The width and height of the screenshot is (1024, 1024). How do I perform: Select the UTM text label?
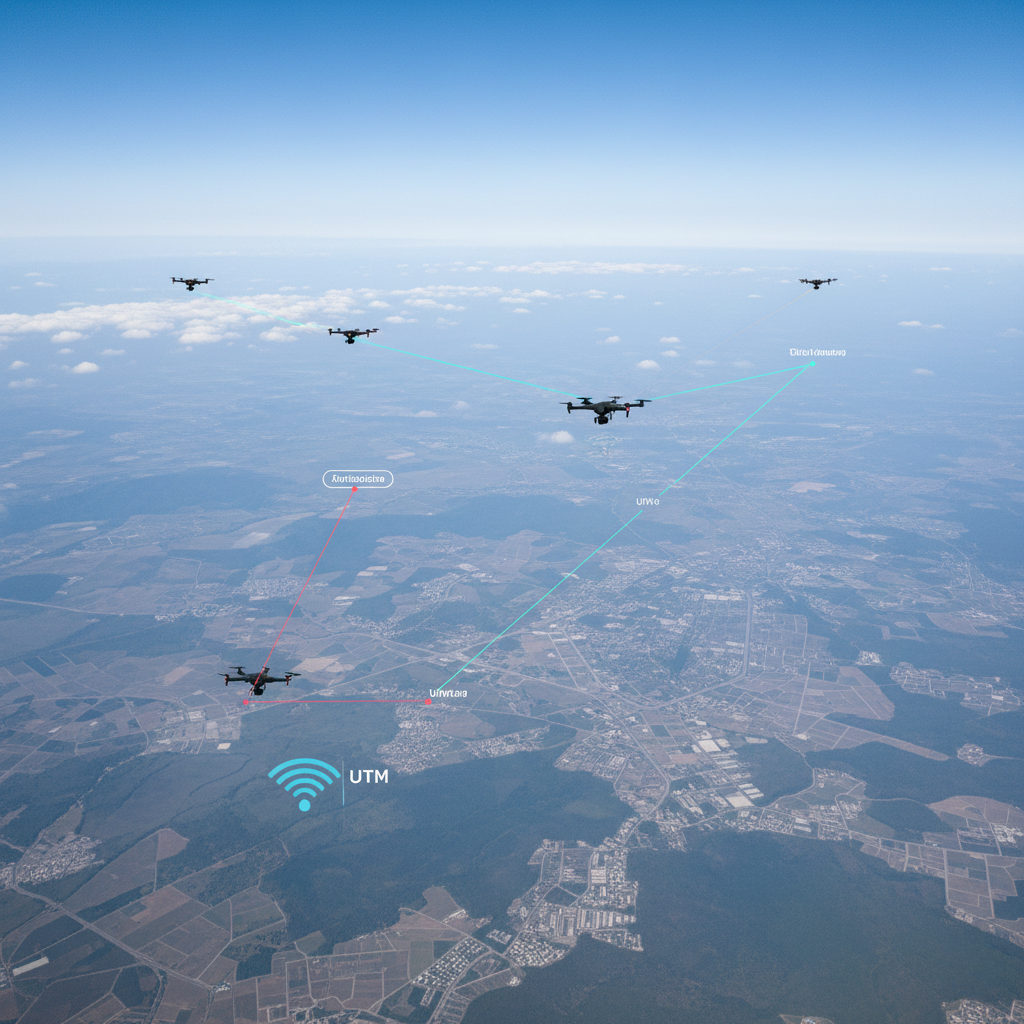tap(369, 776)
